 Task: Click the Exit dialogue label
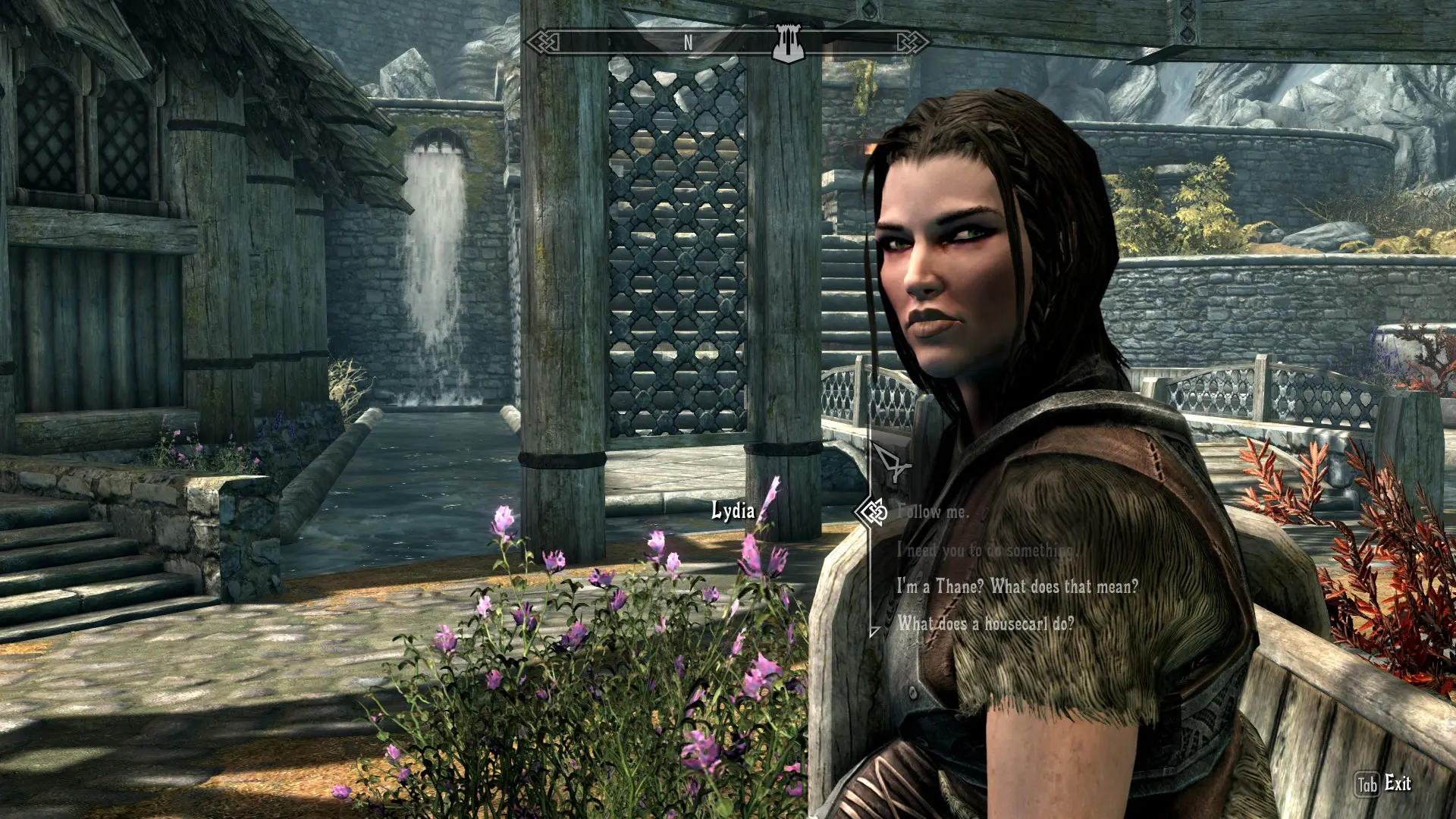pos(1397,783)
